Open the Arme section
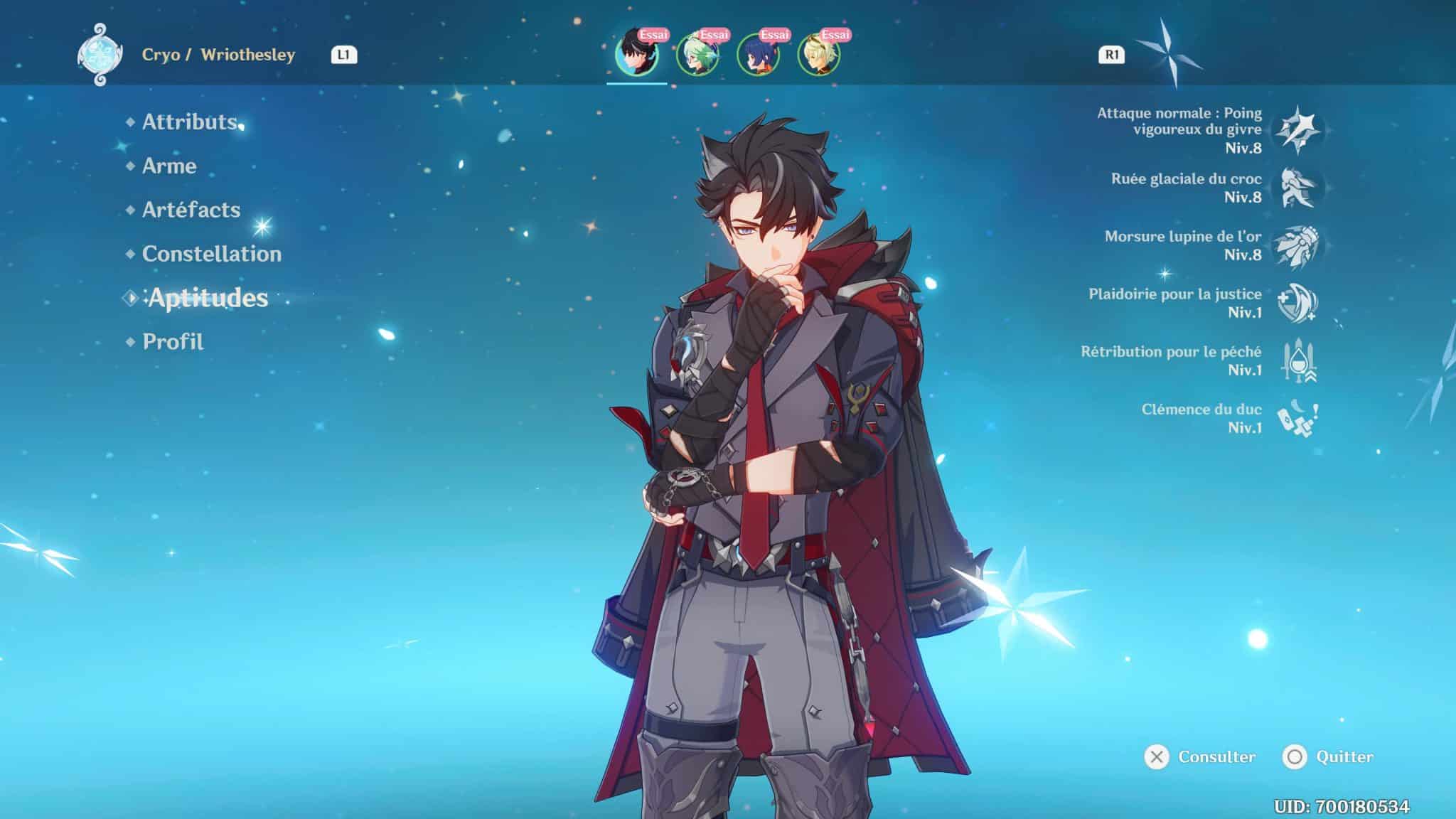 (169, 166)
